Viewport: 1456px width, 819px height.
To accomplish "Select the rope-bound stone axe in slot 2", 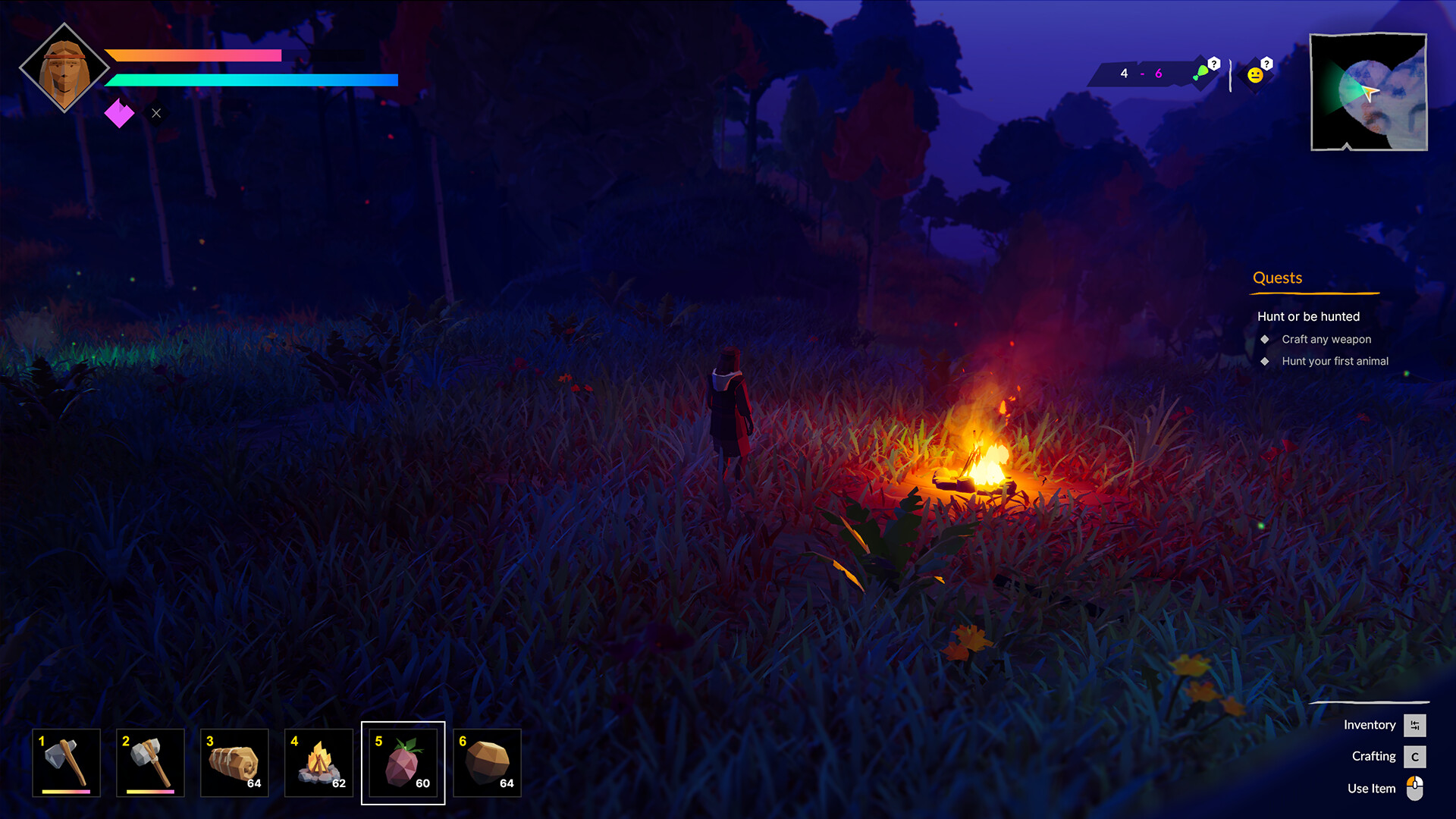I will [x=150, y=762].
